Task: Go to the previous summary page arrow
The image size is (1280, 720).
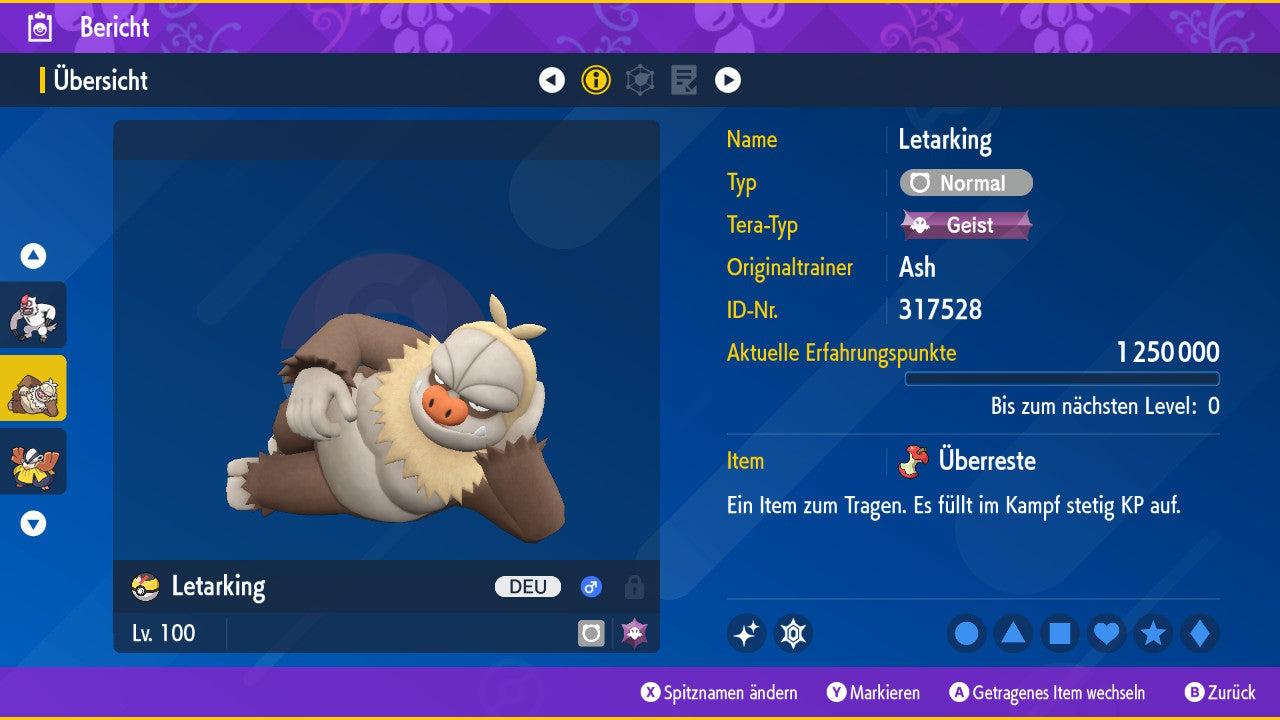Action: (552, 80)
